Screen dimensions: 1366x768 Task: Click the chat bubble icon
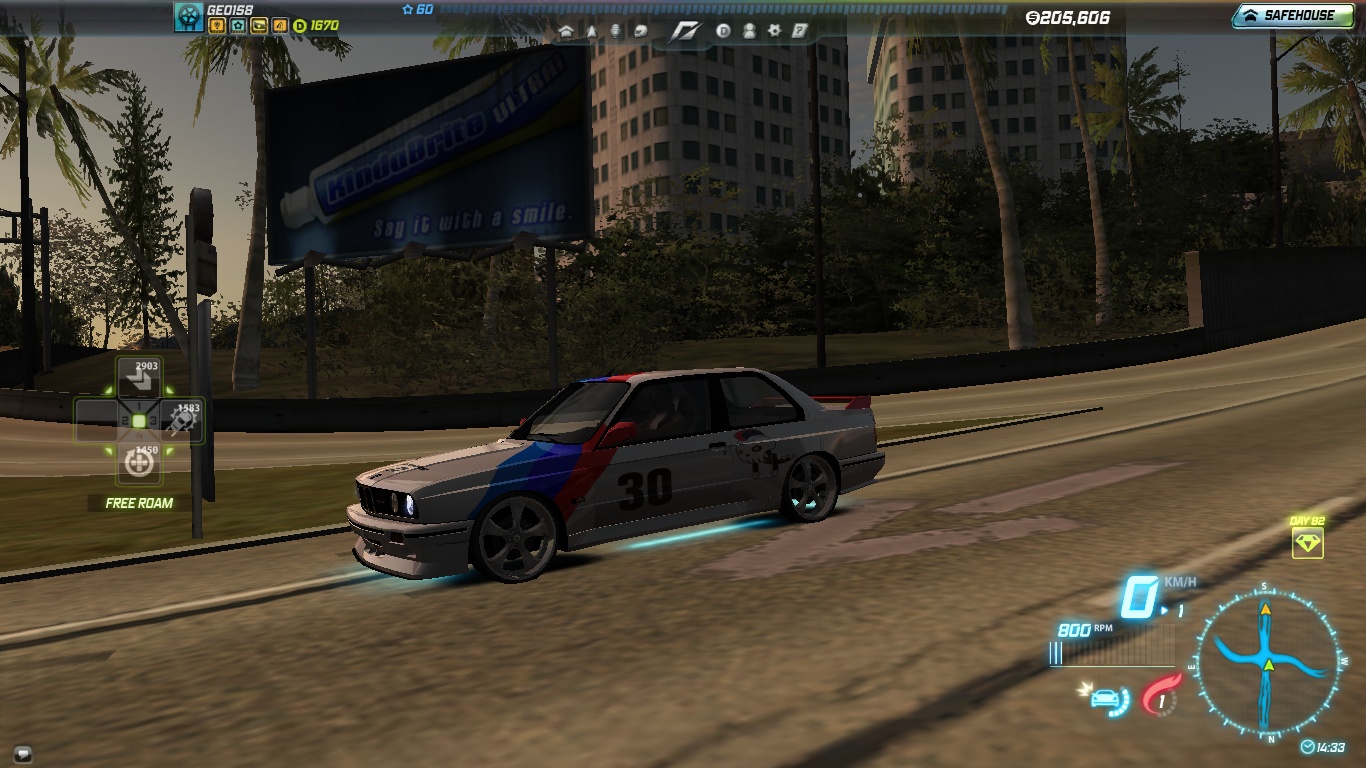23,753
